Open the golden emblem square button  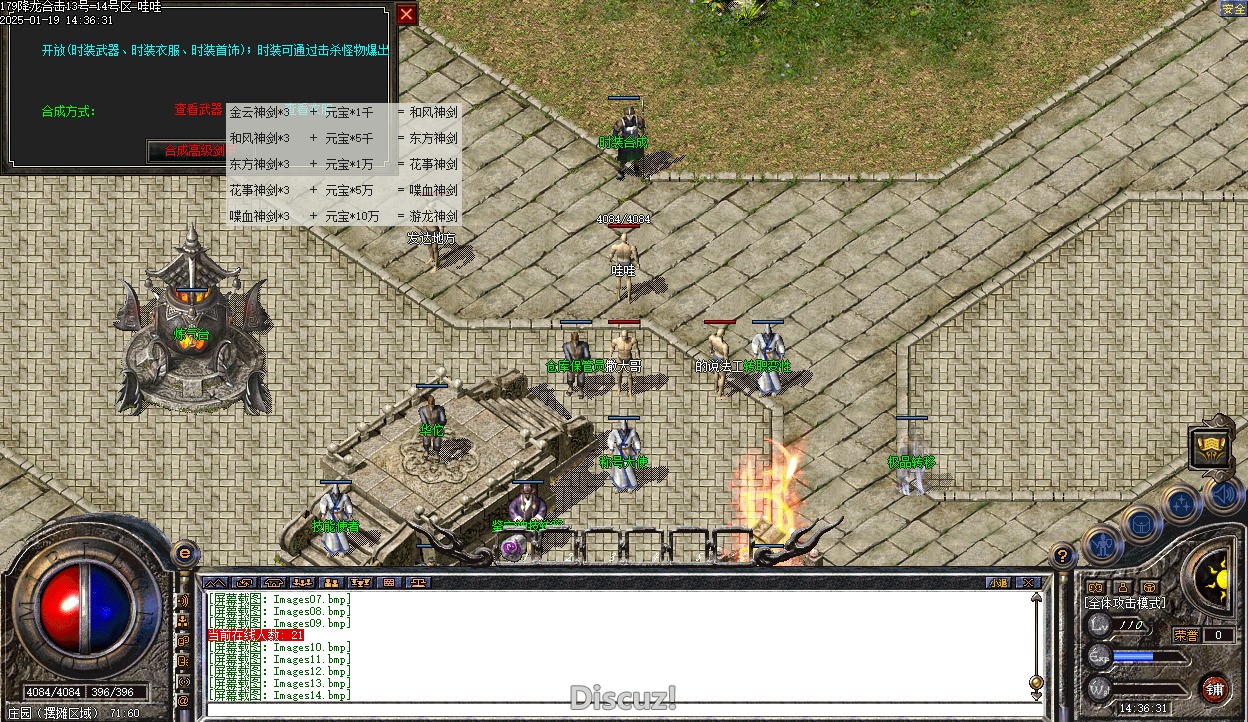tap(1211, 449)
